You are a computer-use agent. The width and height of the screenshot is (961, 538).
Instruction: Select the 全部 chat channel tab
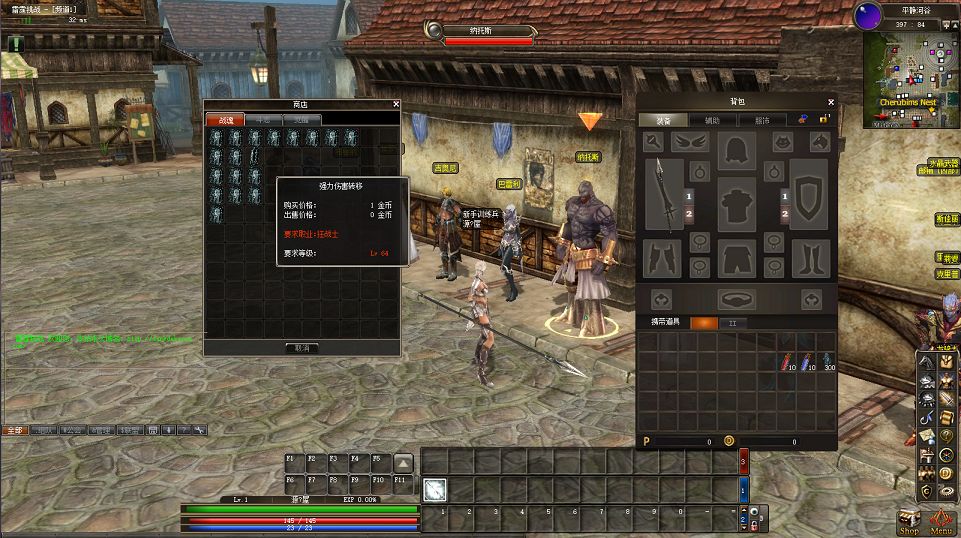tap(15, 430)
